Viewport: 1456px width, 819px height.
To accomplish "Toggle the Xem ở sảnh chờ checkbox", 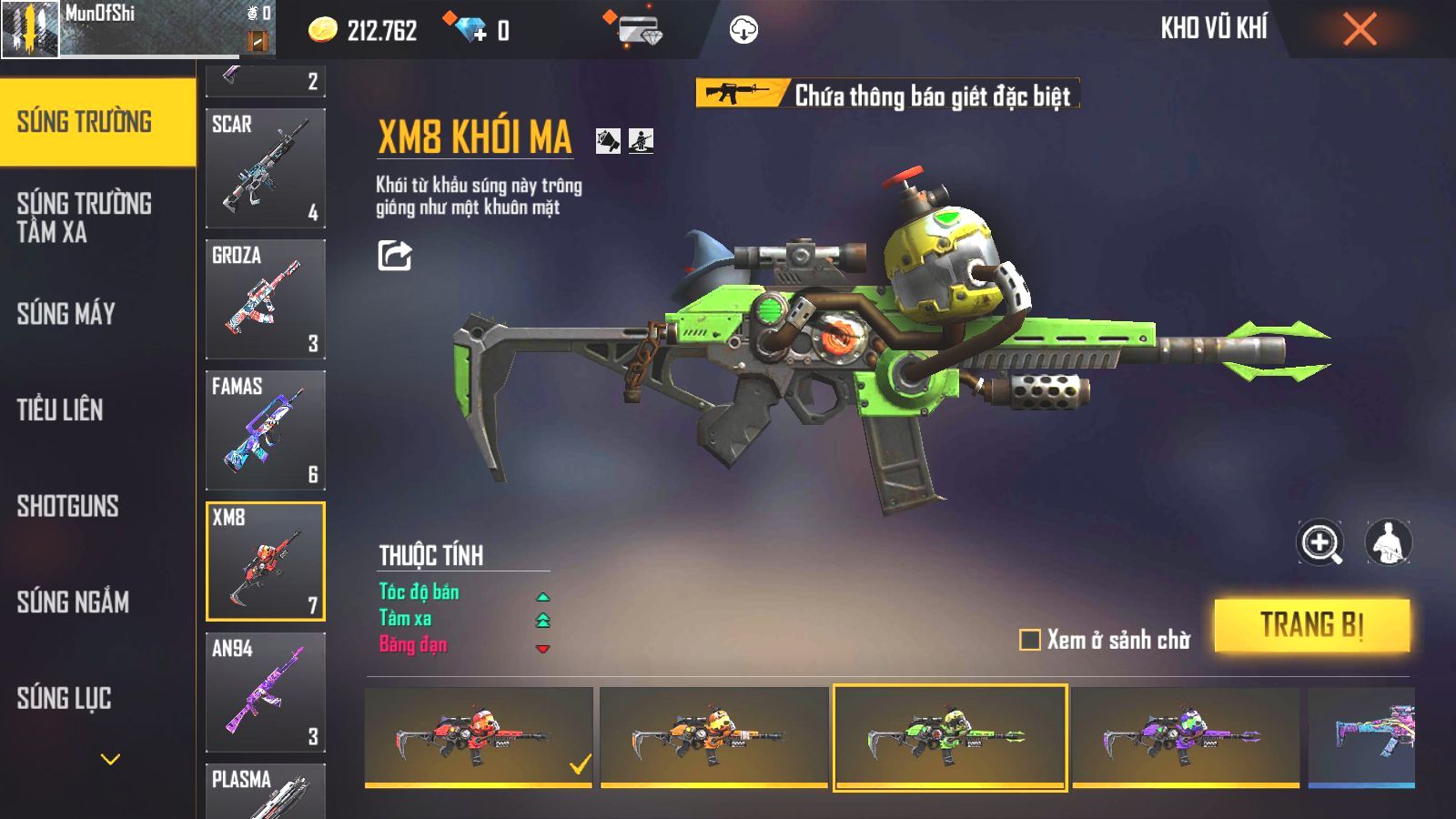I will pyautogui.click(x=1030, y=640).
